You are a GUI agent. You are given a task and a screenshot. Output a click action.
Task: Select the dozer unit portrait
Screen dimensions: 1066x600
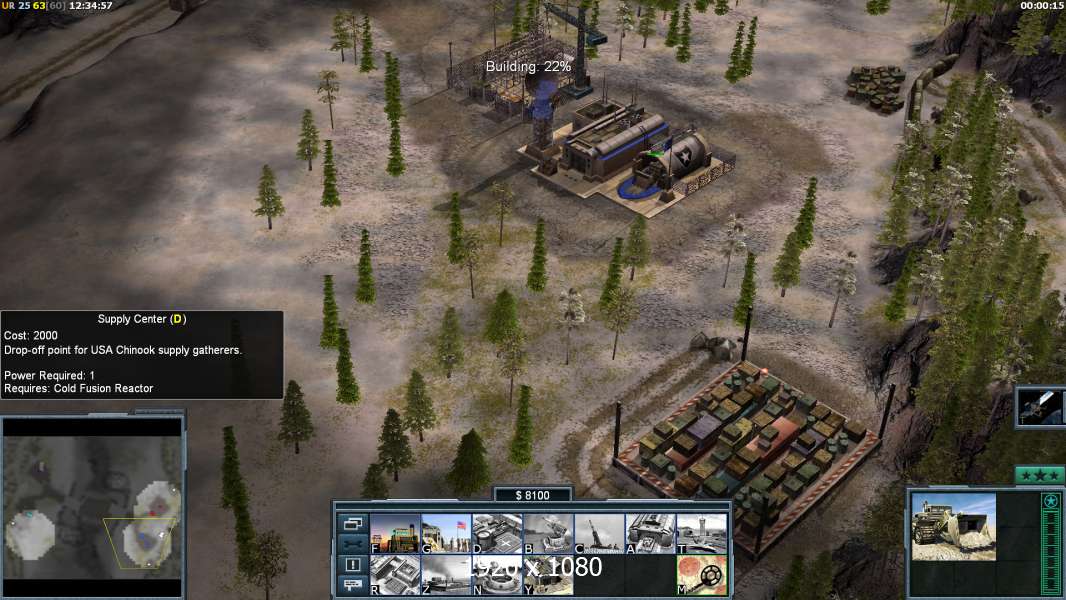[953, 526]
